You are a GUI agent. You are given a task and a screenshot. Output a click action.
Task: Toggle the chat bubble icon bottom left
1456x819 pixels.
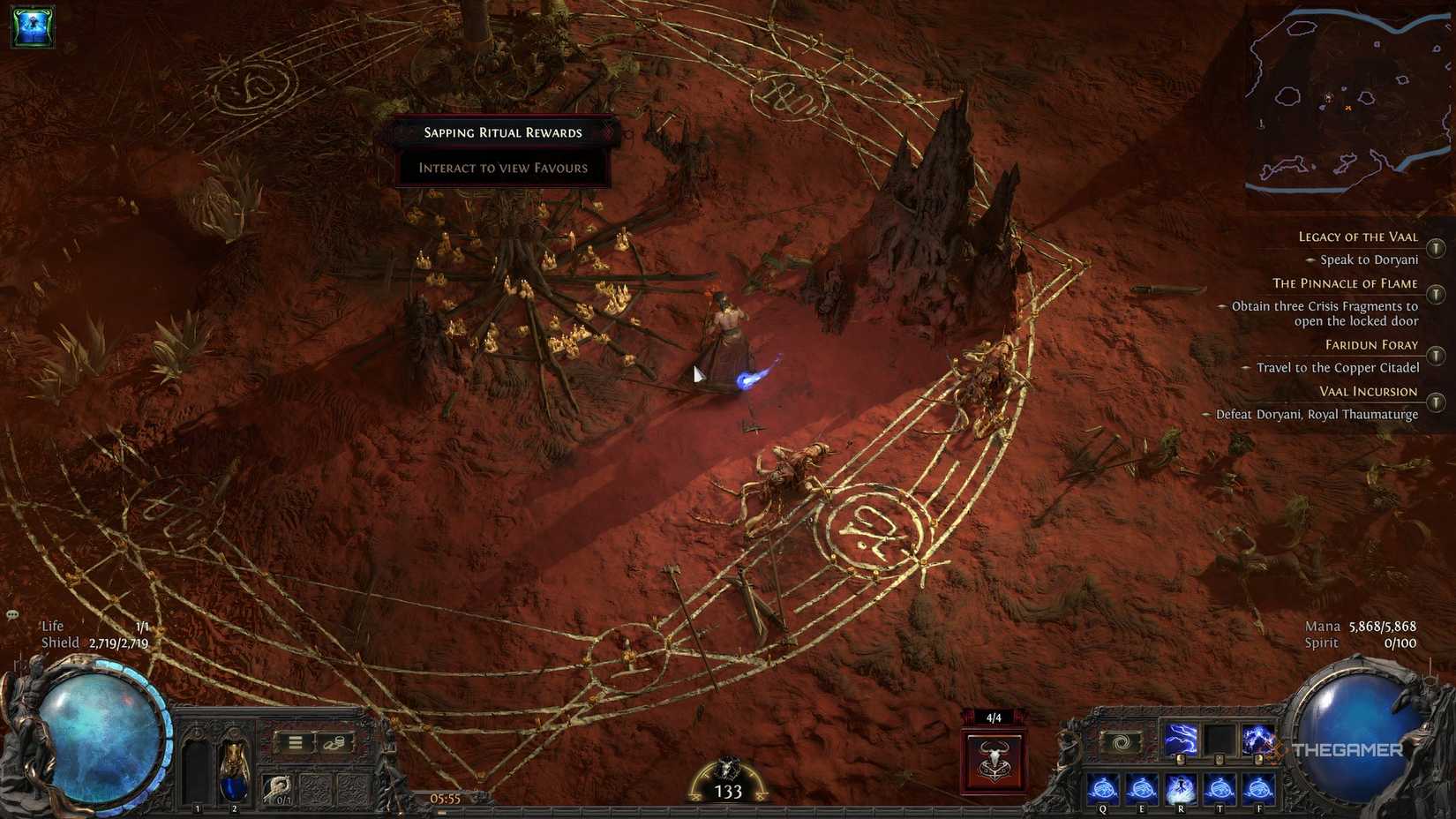12,612
